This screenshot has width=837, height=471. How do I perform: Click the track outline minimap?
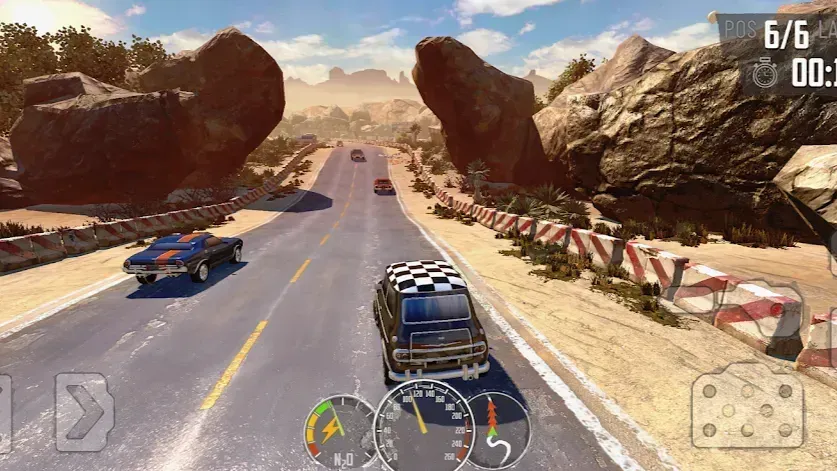tap(497, 430)
